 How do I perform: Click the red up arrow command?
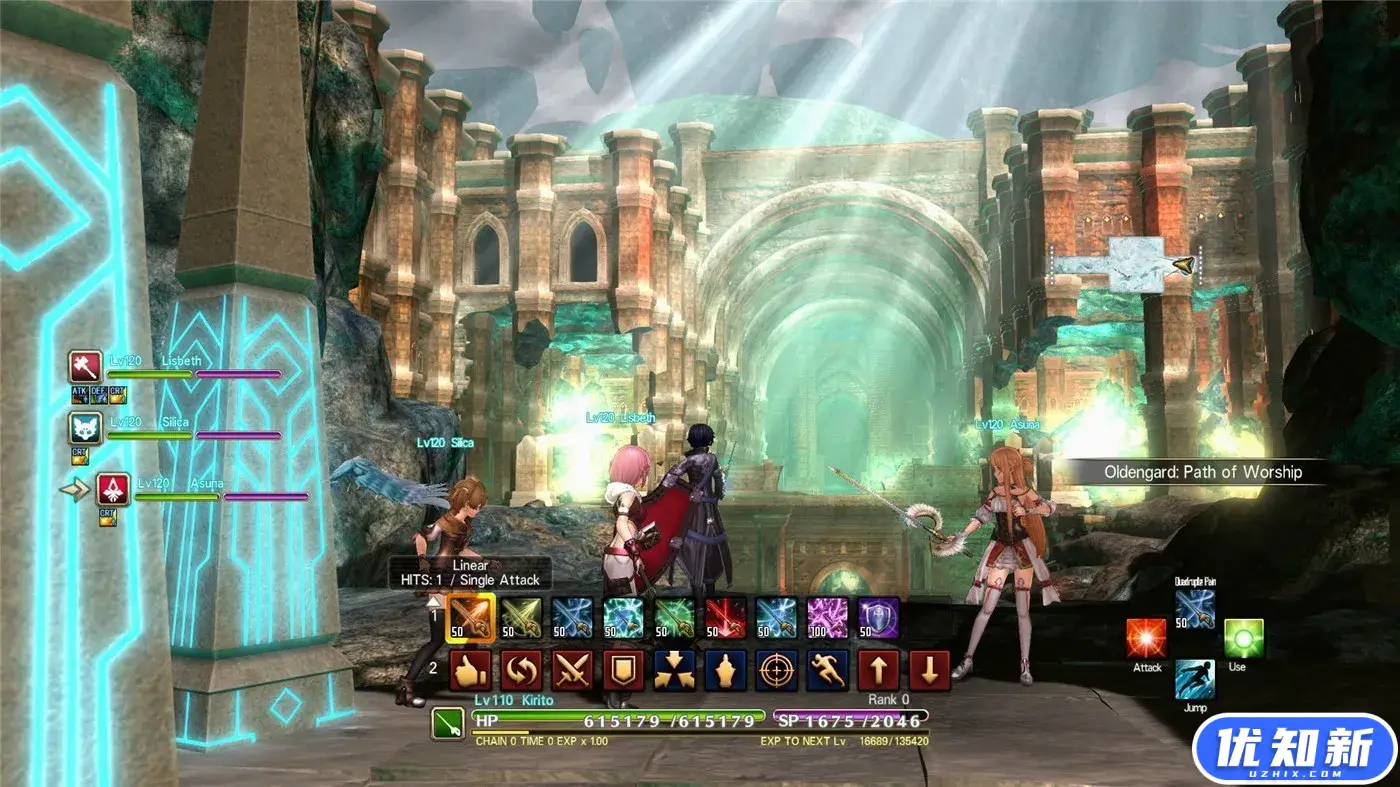(879, 670)
